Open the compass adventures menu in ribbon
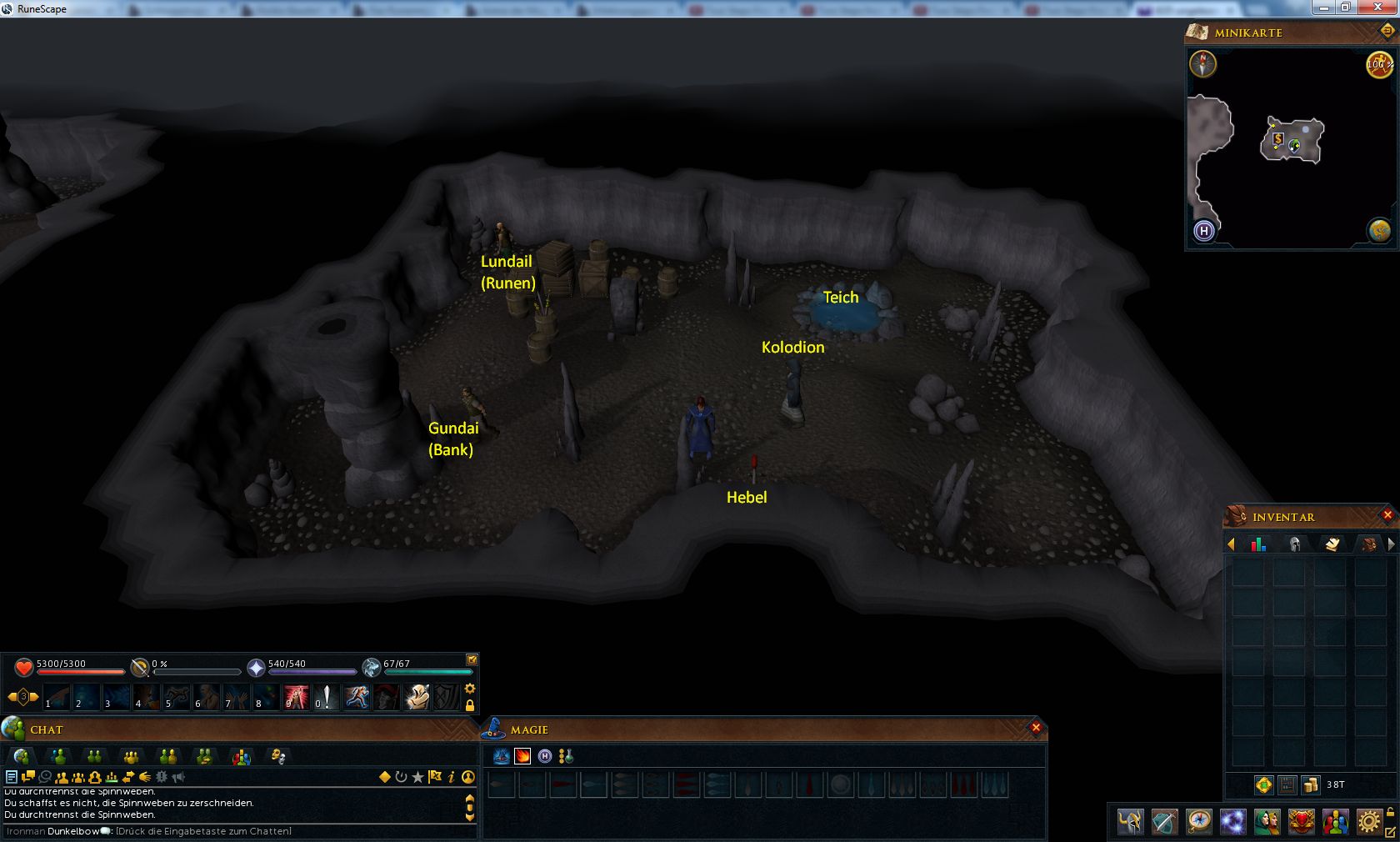 click(x=1198, y=822)
